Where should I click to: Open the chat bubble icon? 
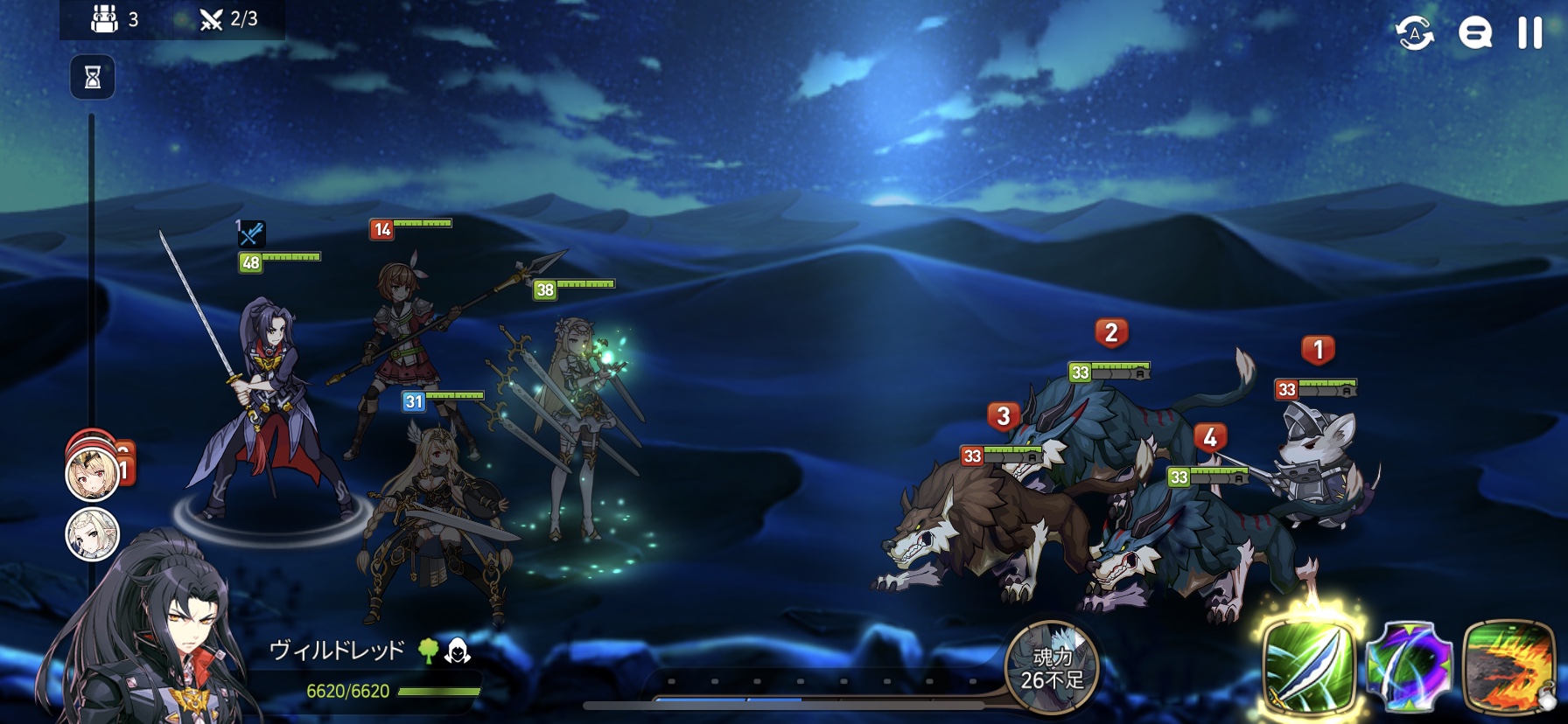[x=1474, y=33]
